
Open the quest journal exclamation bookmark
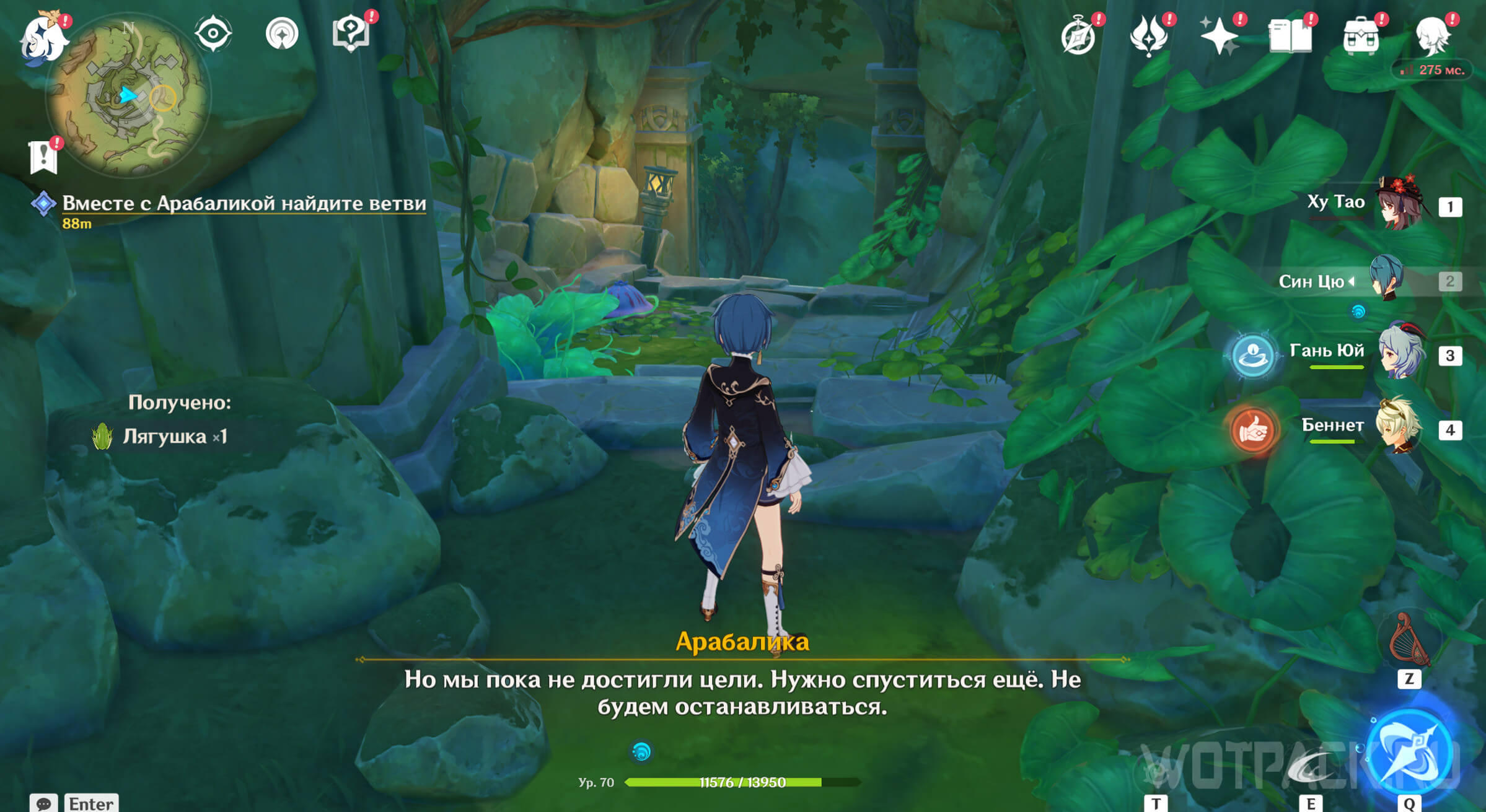coord(43,157)
